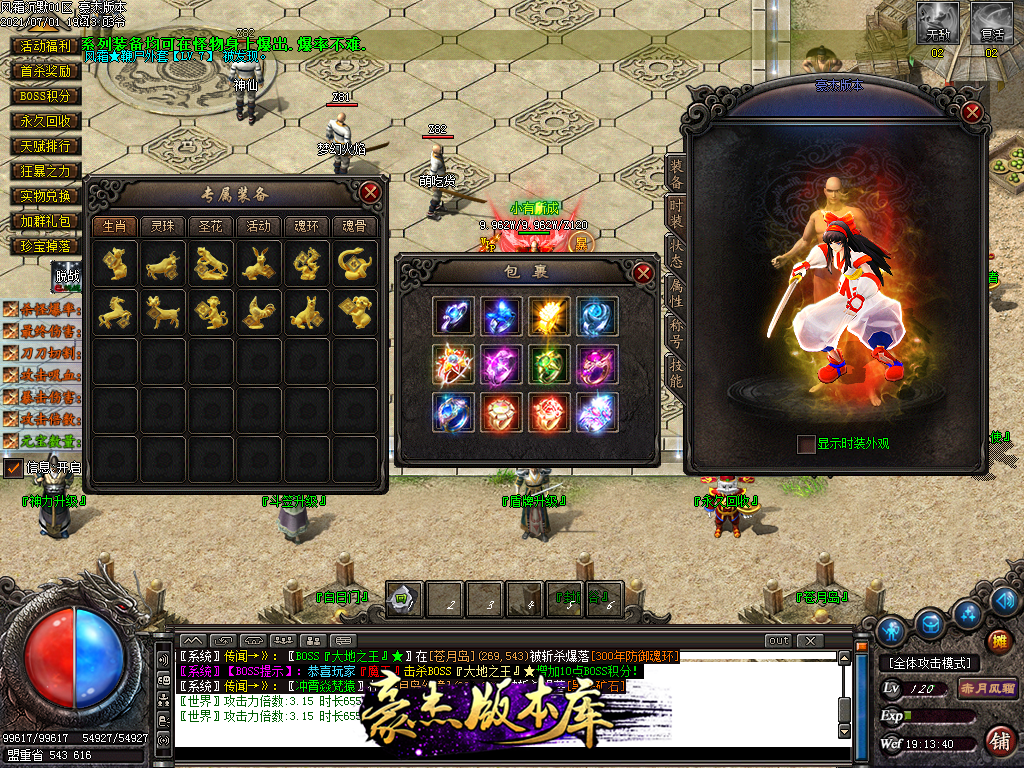This screenshot has width=1024, height=768.
Task: Close the 包裹 bag window
Action: pos(643,272)
